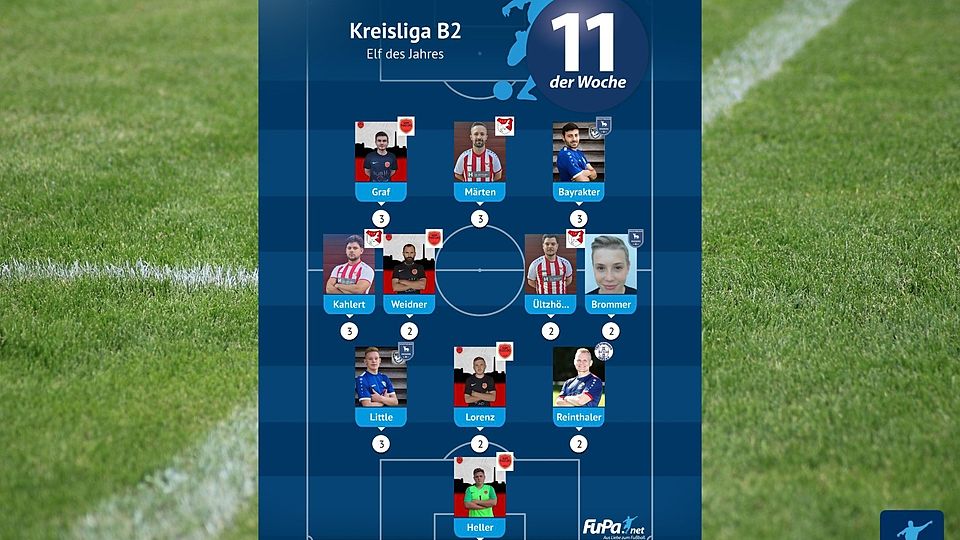Click Kahlert's player photo
960x540 pixels.
[x=349, y=265]
